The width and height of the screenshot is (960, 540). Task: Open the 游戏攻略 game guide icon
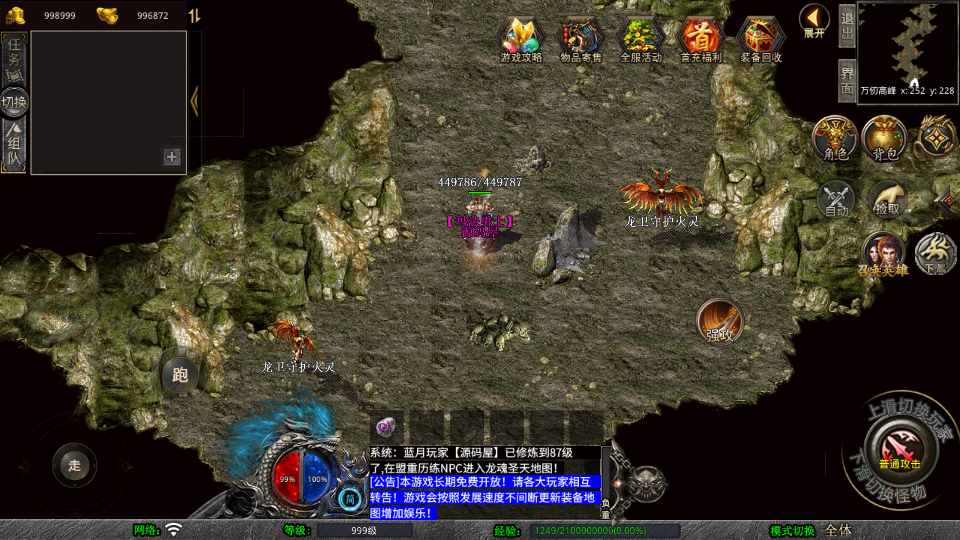tap(521, 37)
